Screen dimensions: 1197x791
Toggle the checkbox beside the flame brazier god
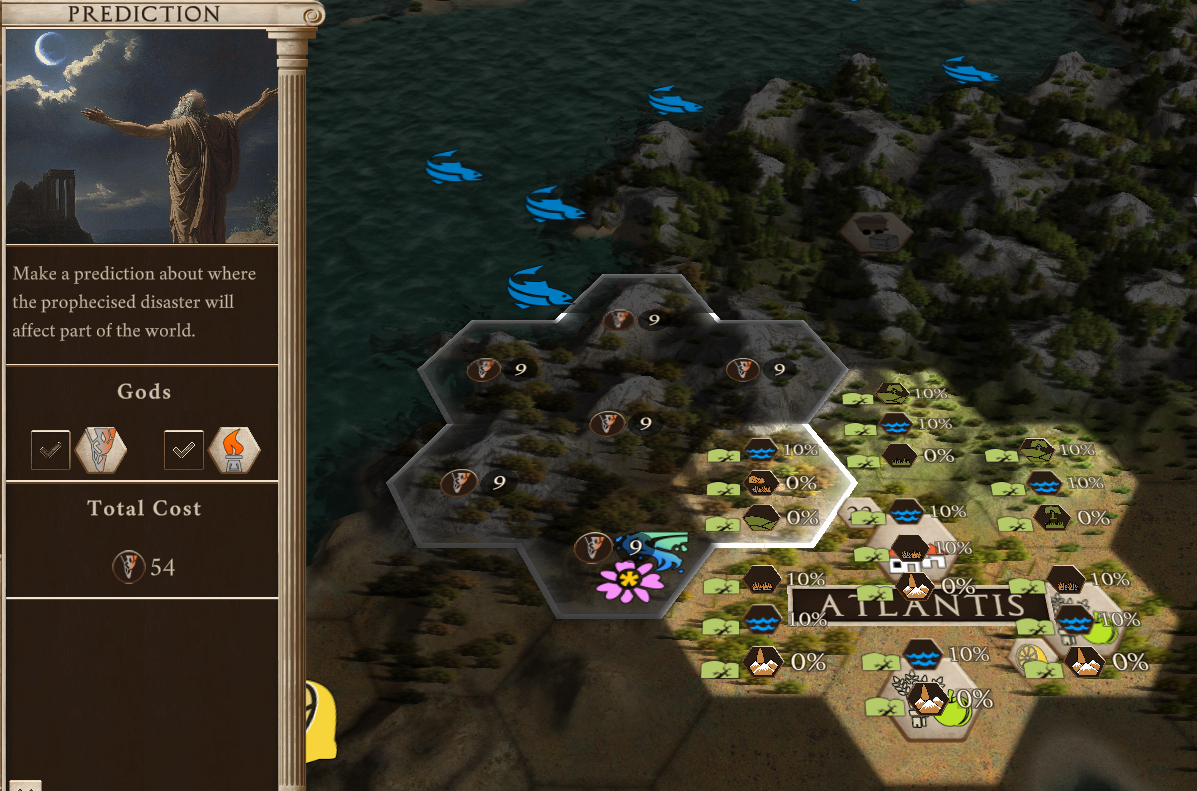pyautogui.click(x=183, y=450)
